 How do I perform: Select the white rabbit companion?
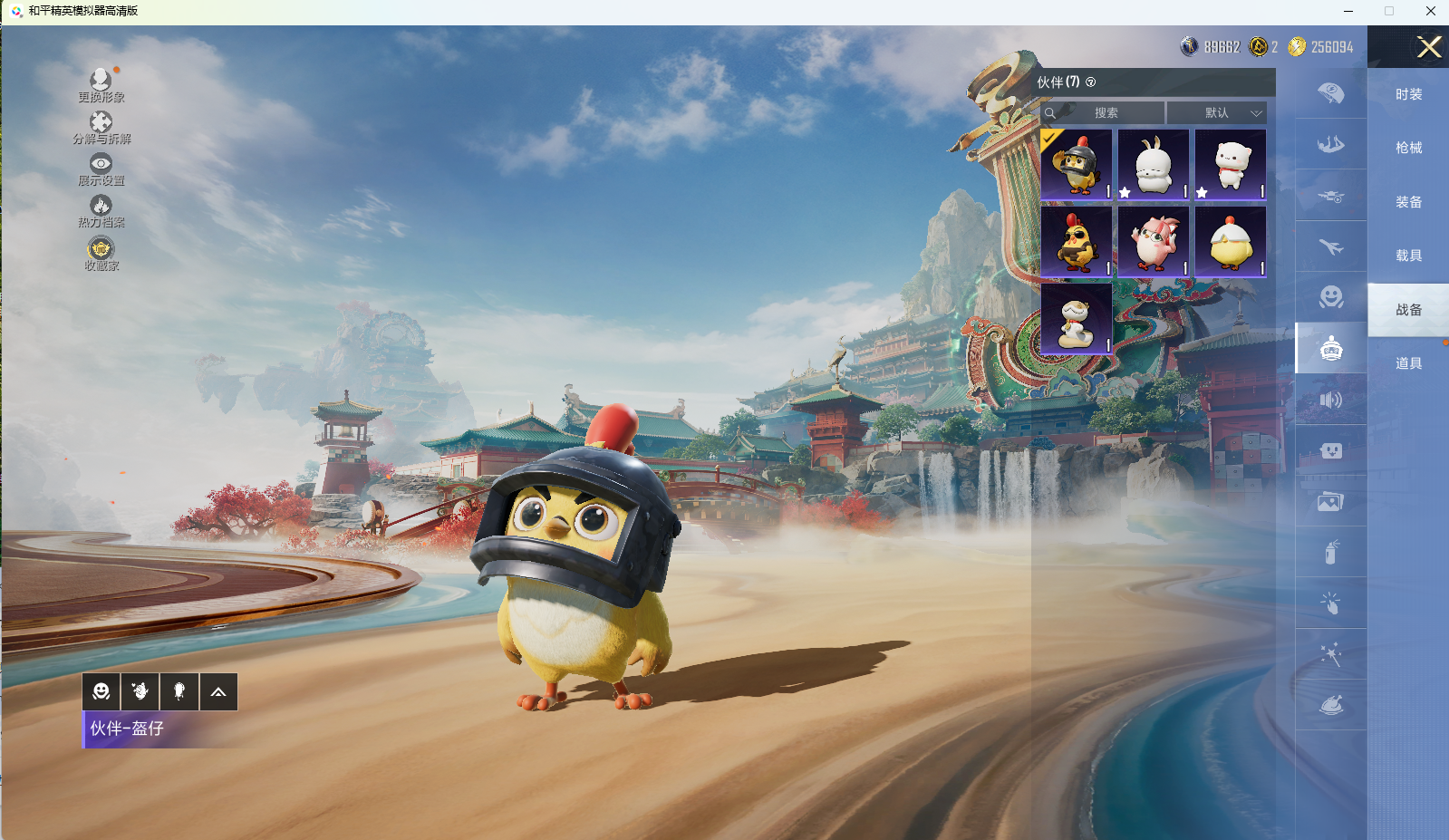(1154, 164)
